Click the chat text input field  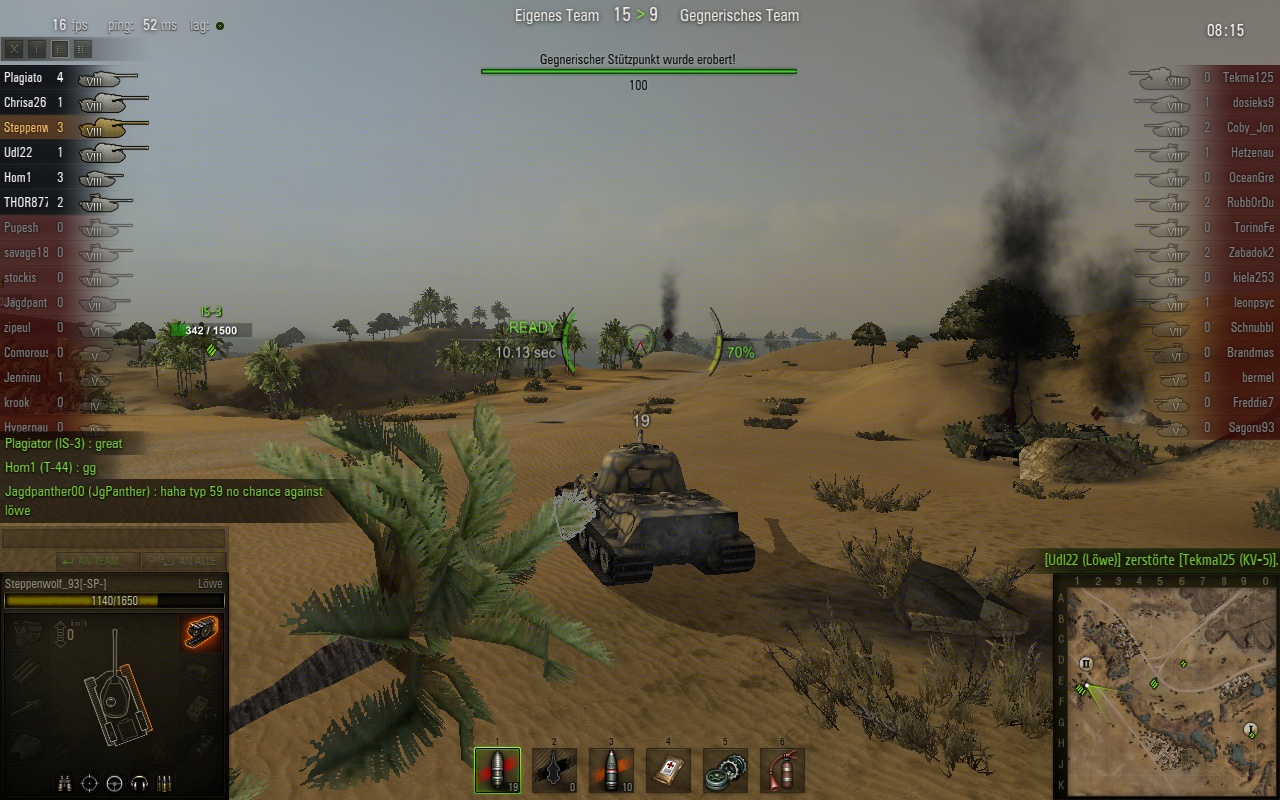click(x=112, y=539)
